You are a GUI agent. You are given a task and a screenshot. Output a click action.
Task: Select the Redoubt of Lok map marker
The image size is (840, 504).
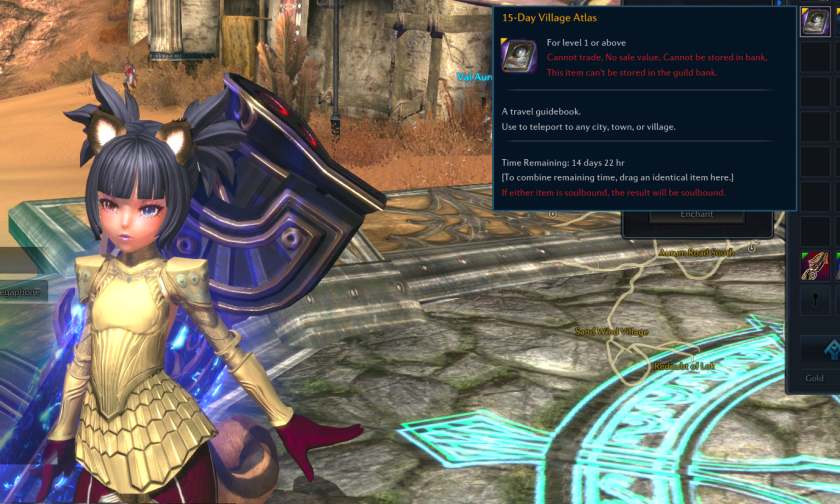click(684, 366)
